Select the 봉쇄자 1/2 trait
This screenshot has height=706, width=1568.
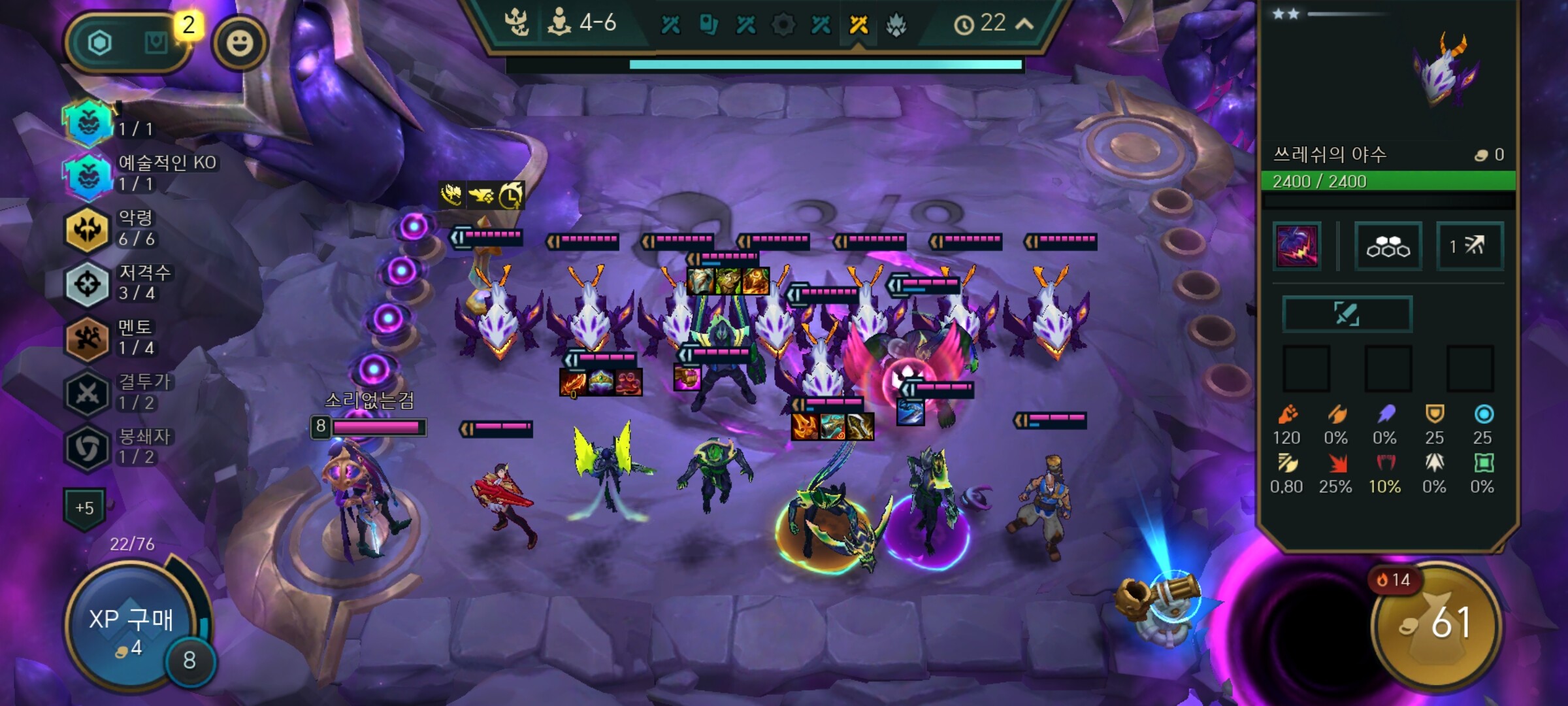tap(88, 448)
